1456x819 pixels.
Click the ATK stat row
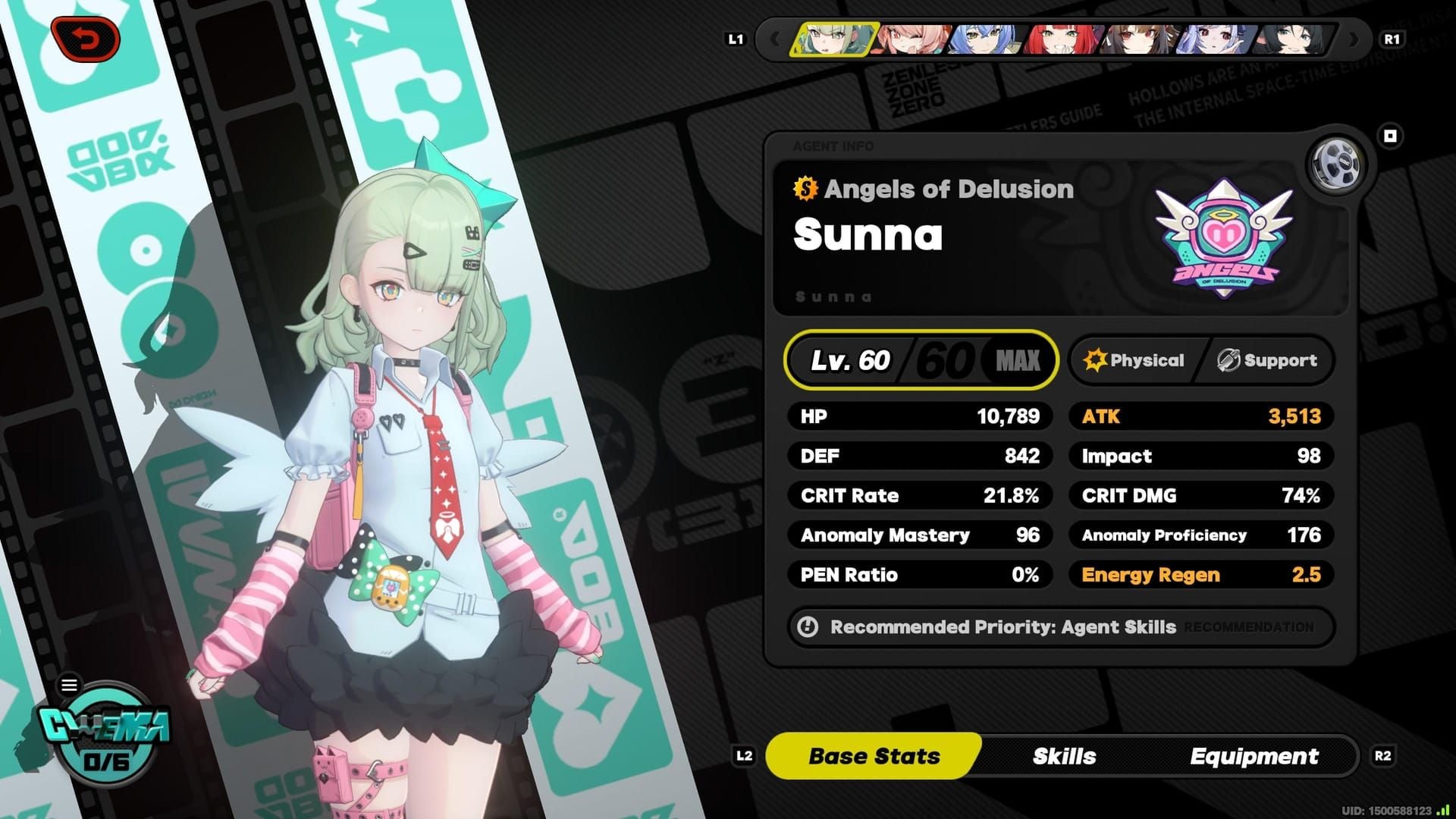click(1200, 416)
